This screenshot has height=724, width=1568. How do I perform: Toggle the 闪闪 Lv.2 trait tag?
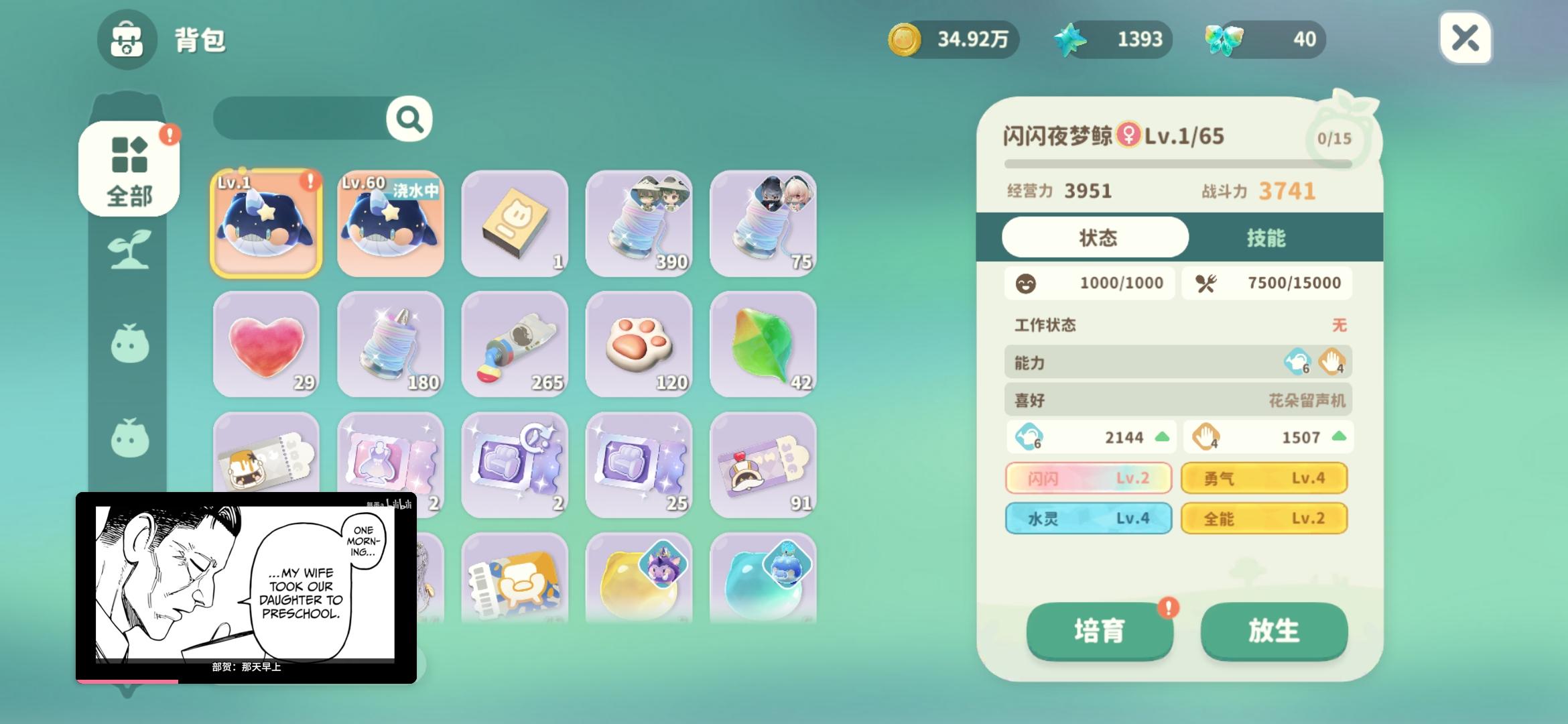tap(1090, 478)
